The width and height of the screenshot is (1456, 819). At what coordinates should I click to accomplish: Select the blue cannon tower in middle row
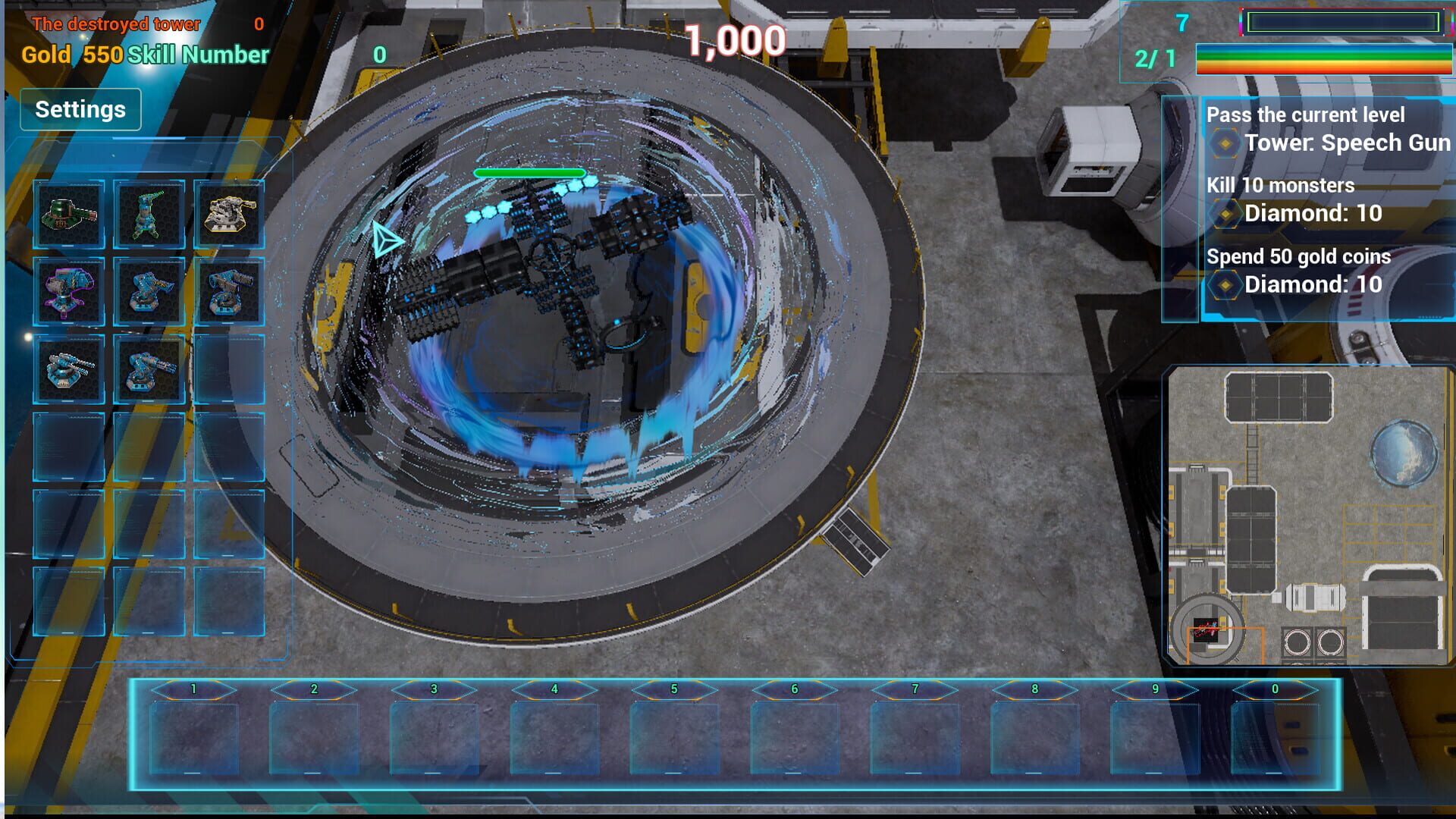pos(149,291)
